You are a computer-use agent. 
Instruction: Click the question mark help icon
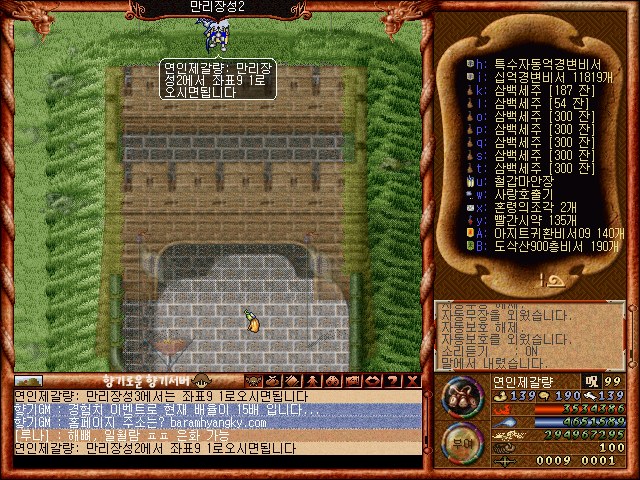coord(391,380)
